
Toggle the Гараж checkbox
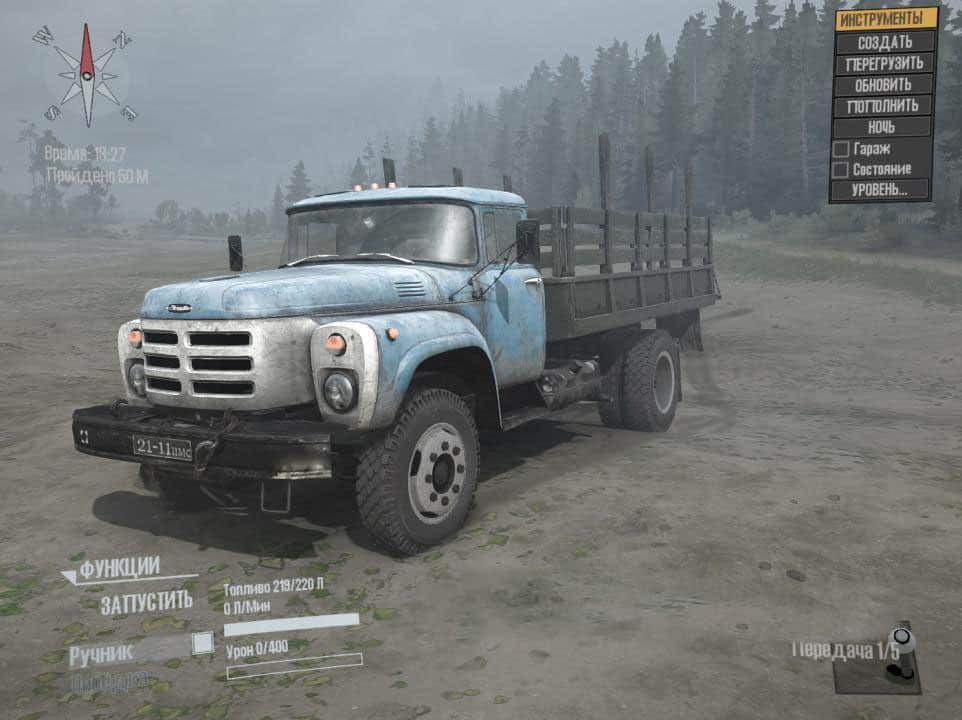tap(841, 149)
